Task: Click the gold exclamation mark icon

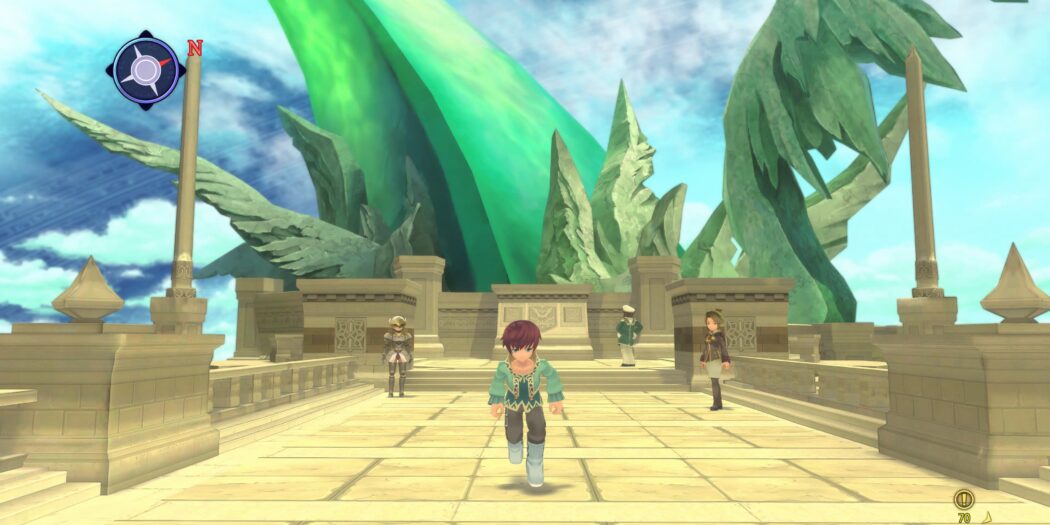Action: click(964, 498)
